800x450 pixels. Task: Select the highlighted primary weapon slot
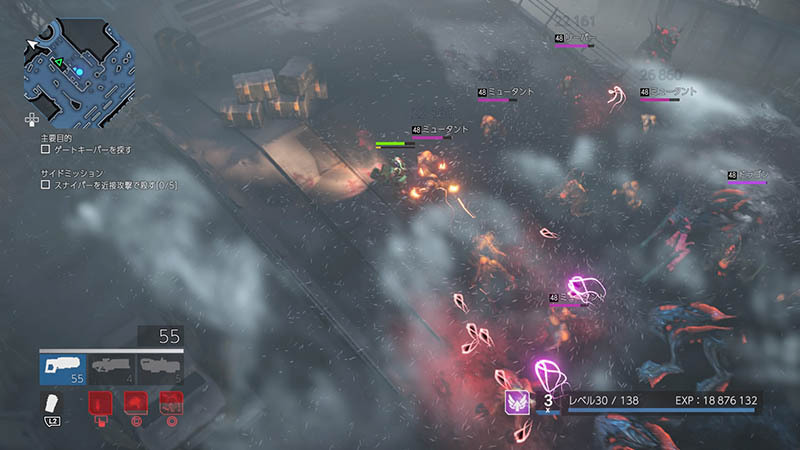[63, 369]
